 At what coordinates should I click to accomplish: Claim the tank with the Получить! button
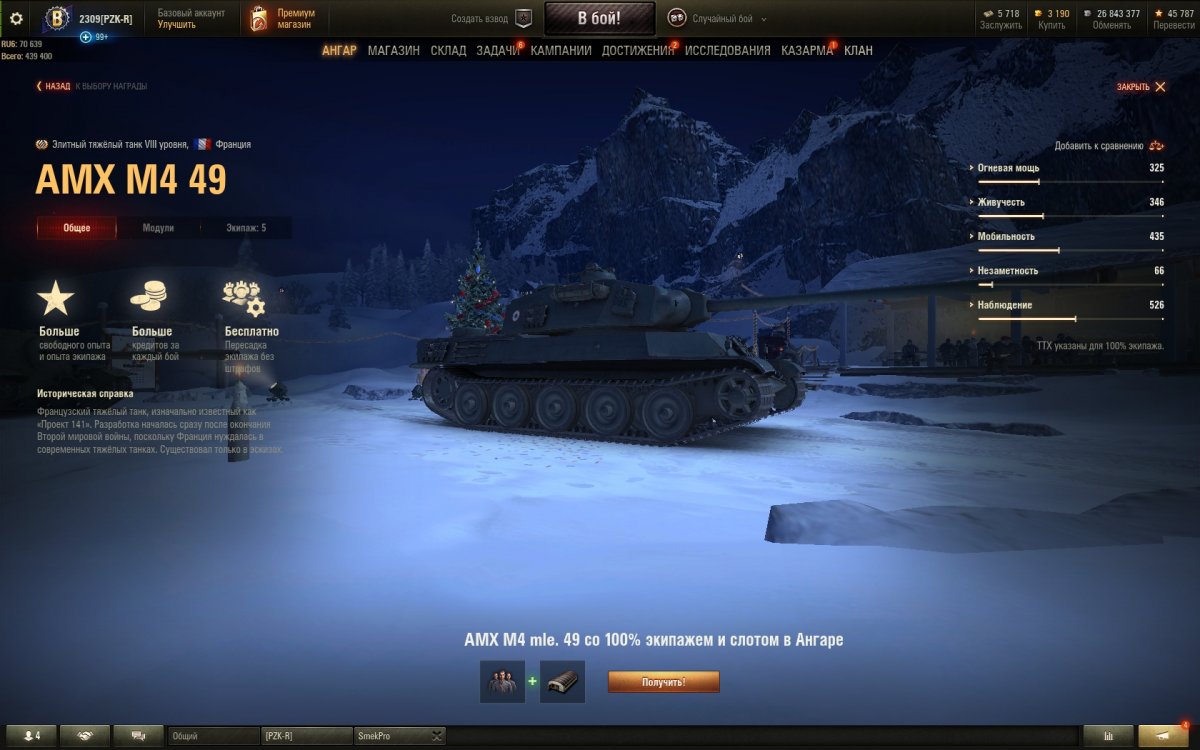coord(663,682)
